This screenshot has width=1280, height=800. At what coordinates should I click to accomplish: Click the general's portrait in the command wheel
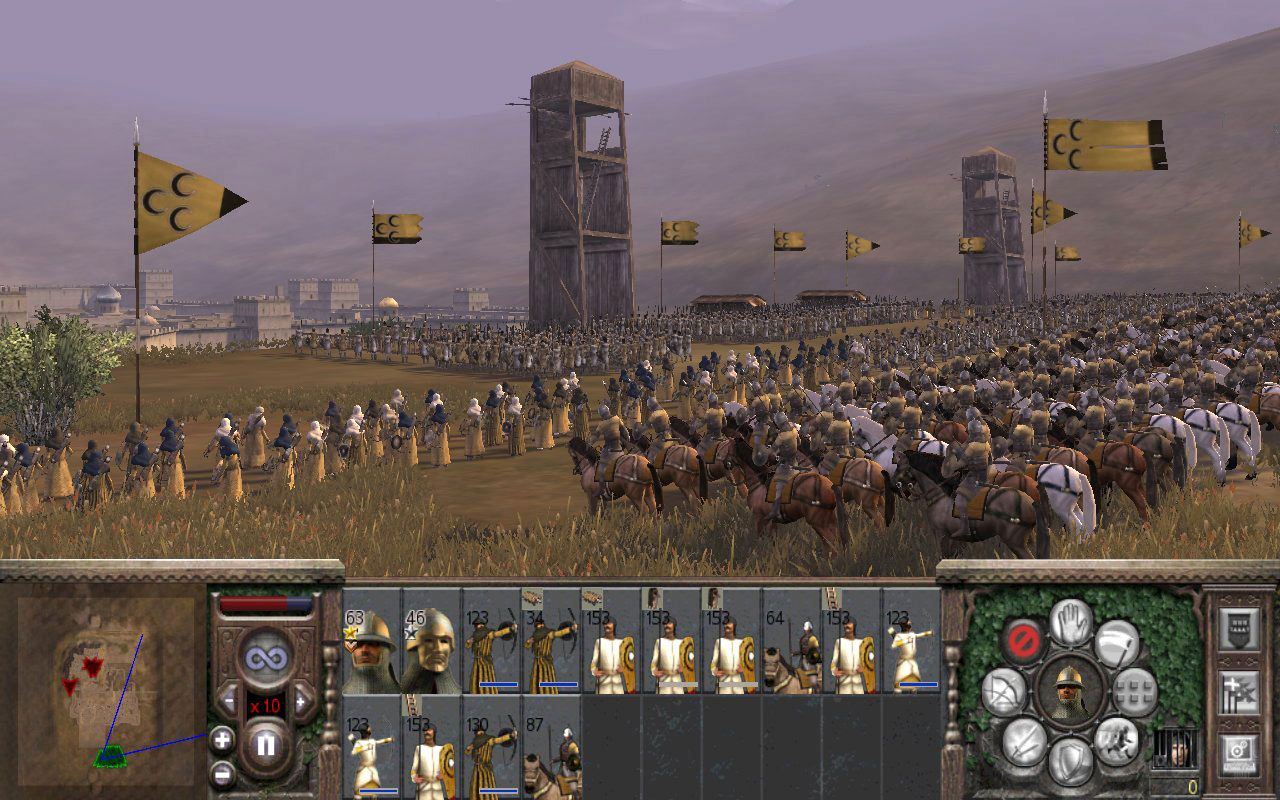1071,691
